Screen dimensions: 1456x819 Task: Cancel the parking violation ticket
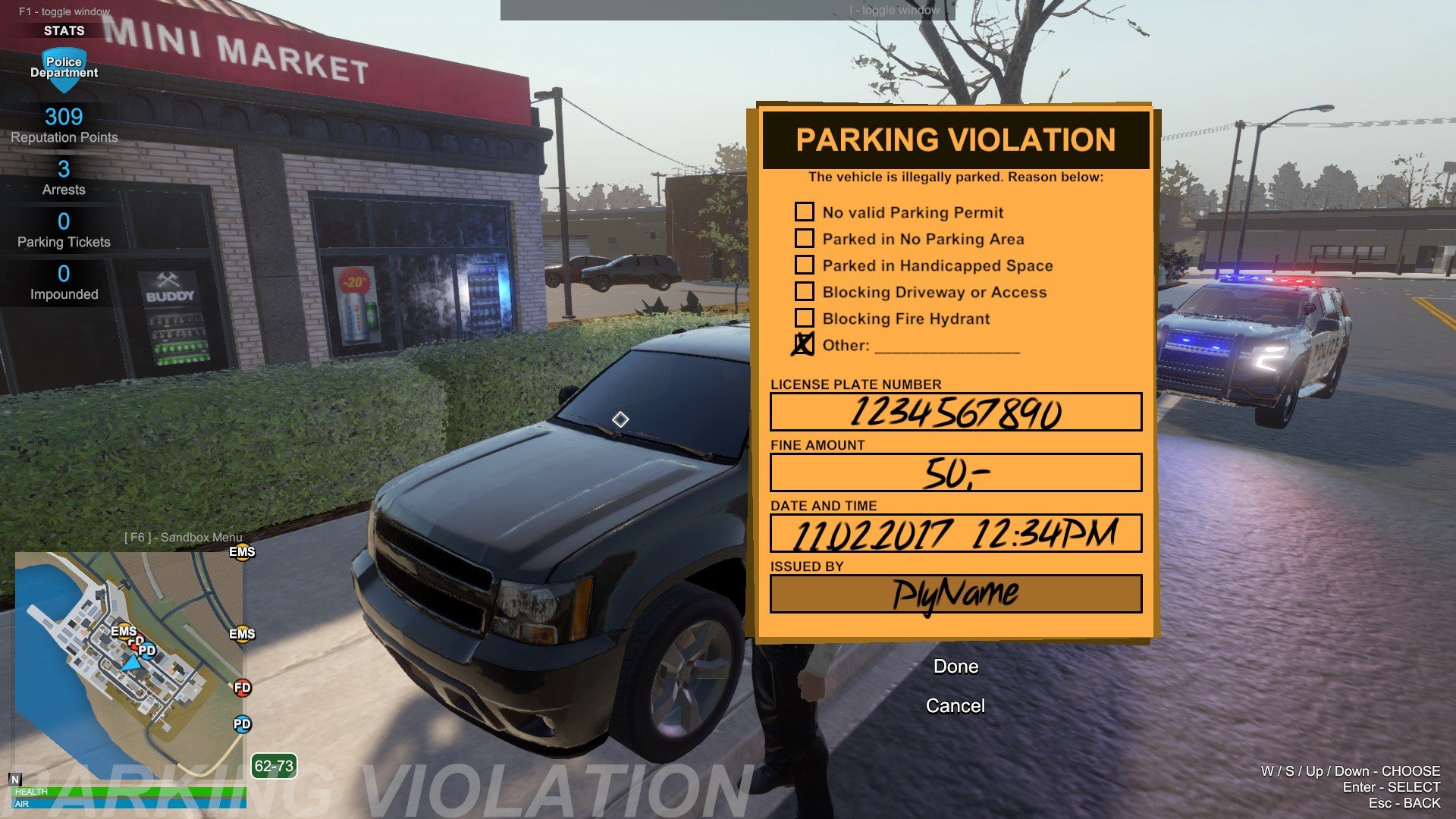[955, 706]
